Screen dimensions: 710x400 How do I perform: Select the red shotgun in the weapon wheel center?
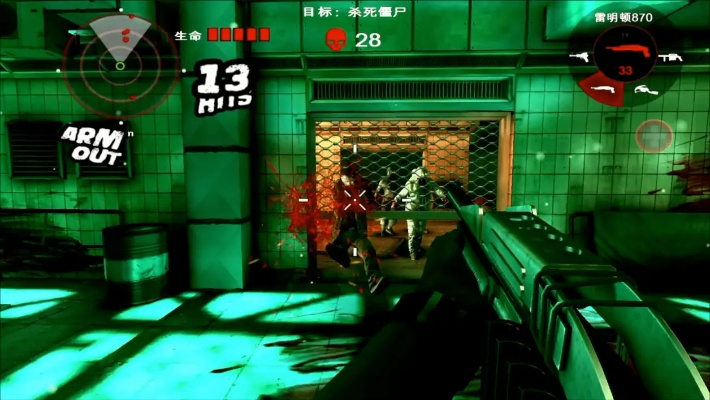626,49
